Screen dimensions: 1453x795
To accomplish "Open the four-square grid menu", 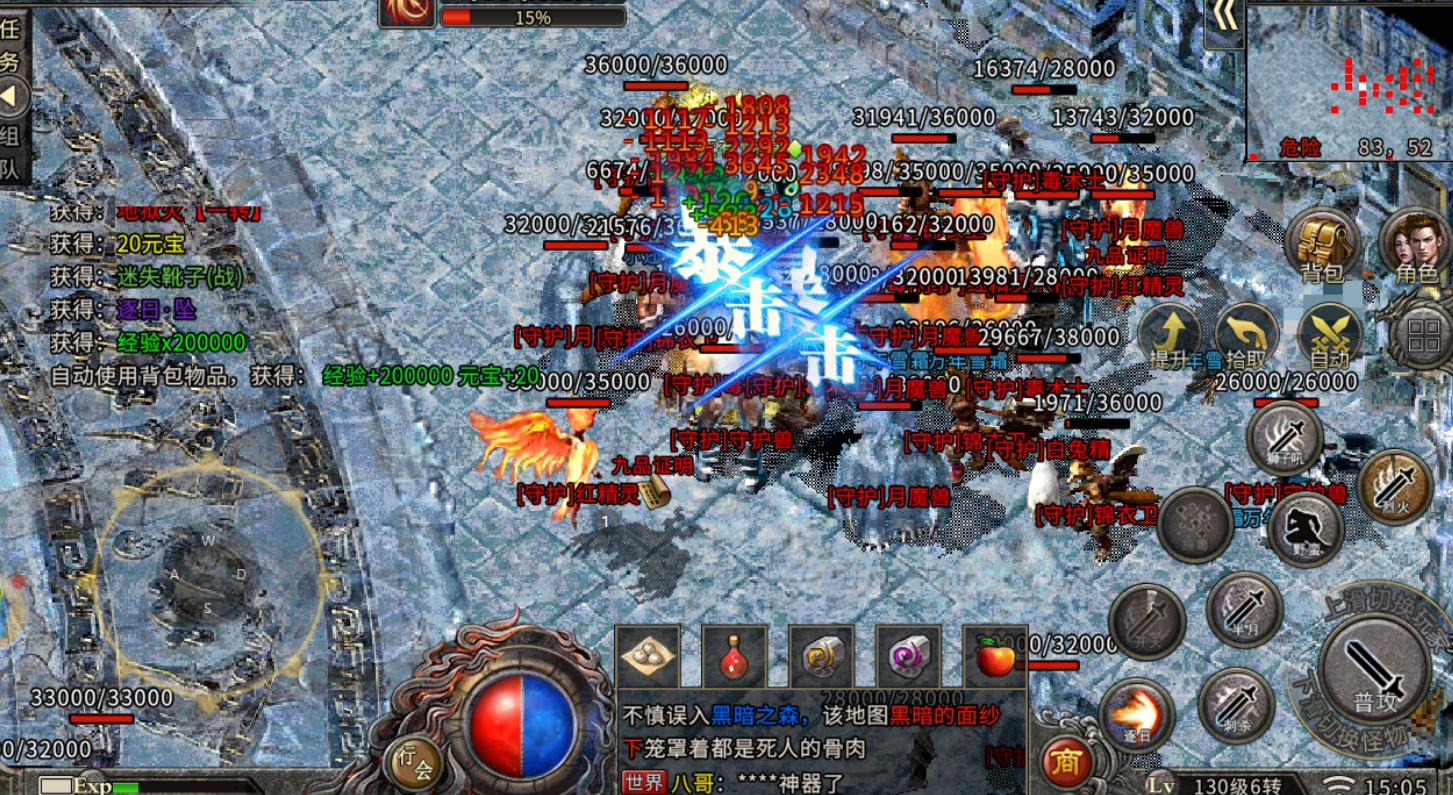I will 1422,335.
